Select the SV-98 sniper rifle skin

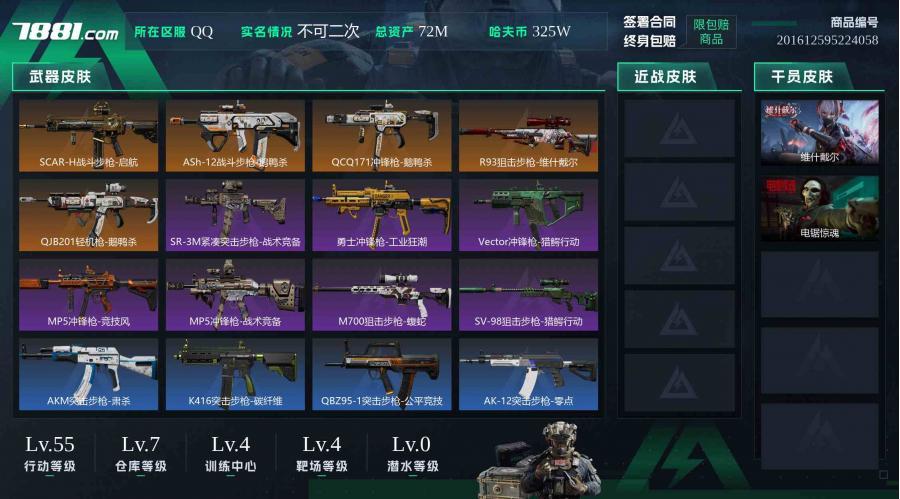click(528, 295)
